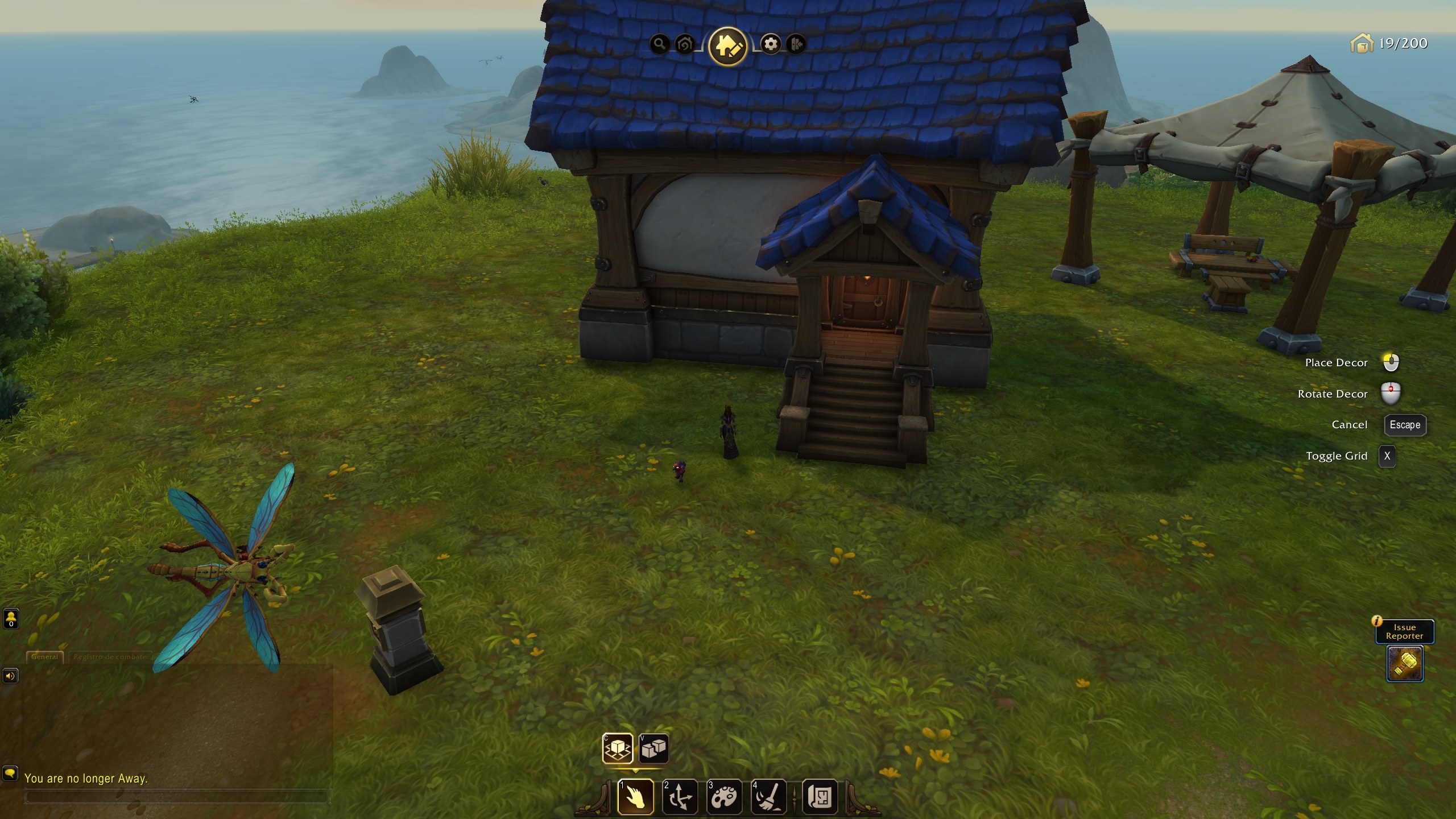Activate the paint palette customize tool
Viewport: 1456px width, 819px height.
[724, 797]
